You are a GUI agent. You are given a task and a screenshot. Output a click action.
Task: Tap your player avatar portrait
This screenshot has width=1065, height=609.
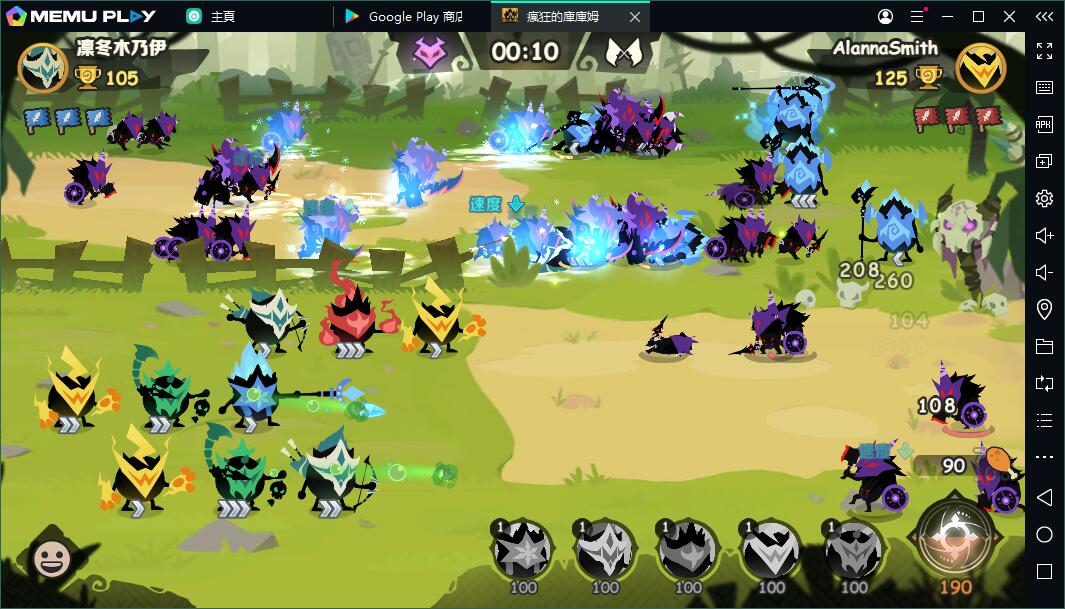pyautogui.click(x=43, y=67)
